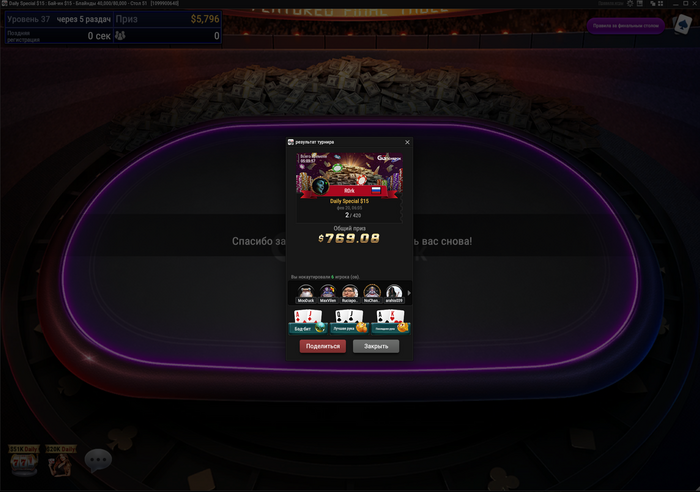Share the tournament result with Поделиться
Screen dimensions: 700x492
click(x=322, y=346)
